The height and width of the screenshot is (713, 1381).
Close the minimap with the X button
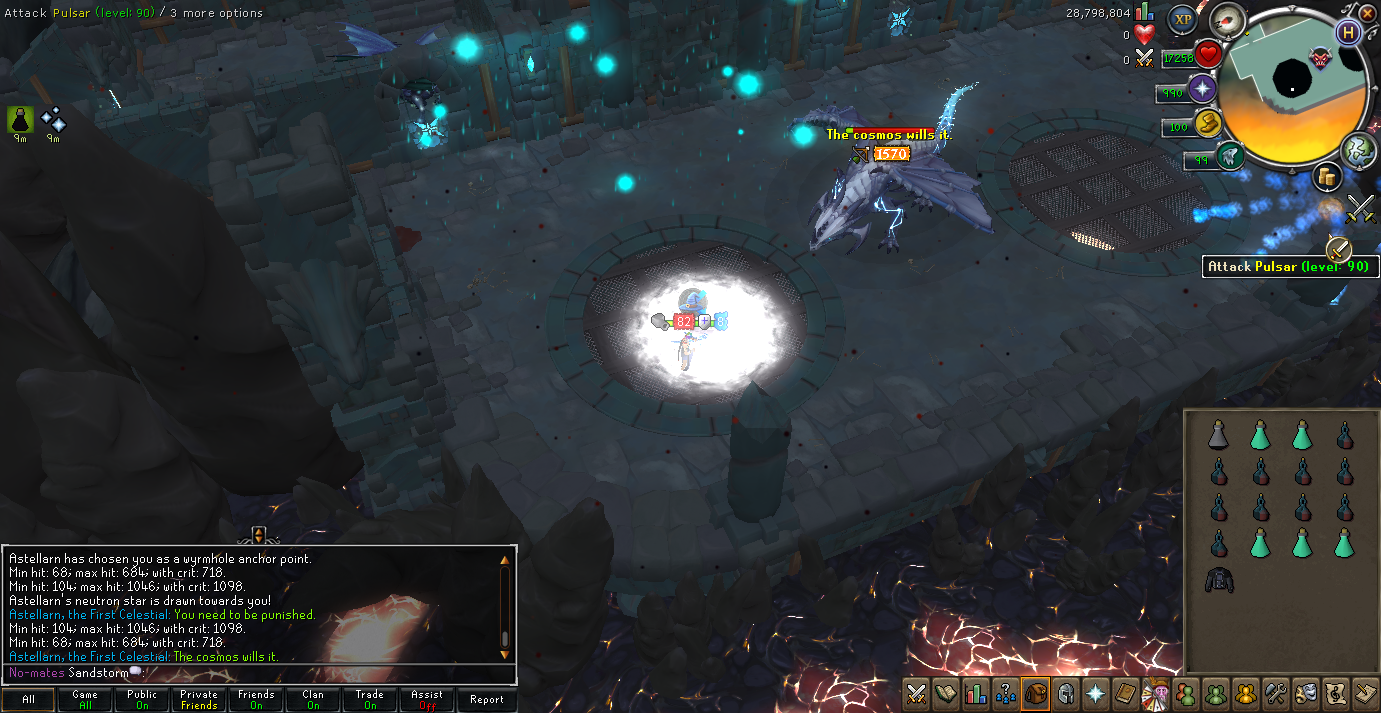[x=1367, y=13]
